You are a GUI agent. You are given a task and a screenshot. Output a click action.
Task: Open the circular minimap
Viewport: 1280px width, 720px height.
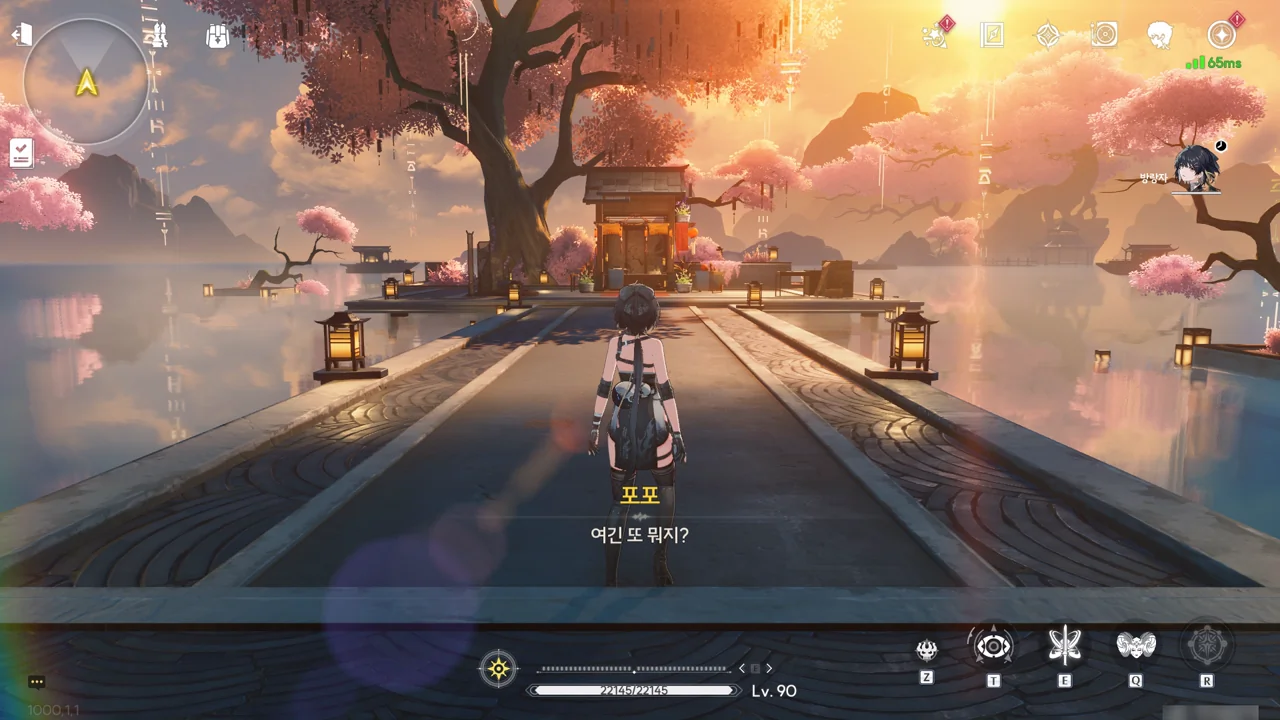(x=86, y=82)
